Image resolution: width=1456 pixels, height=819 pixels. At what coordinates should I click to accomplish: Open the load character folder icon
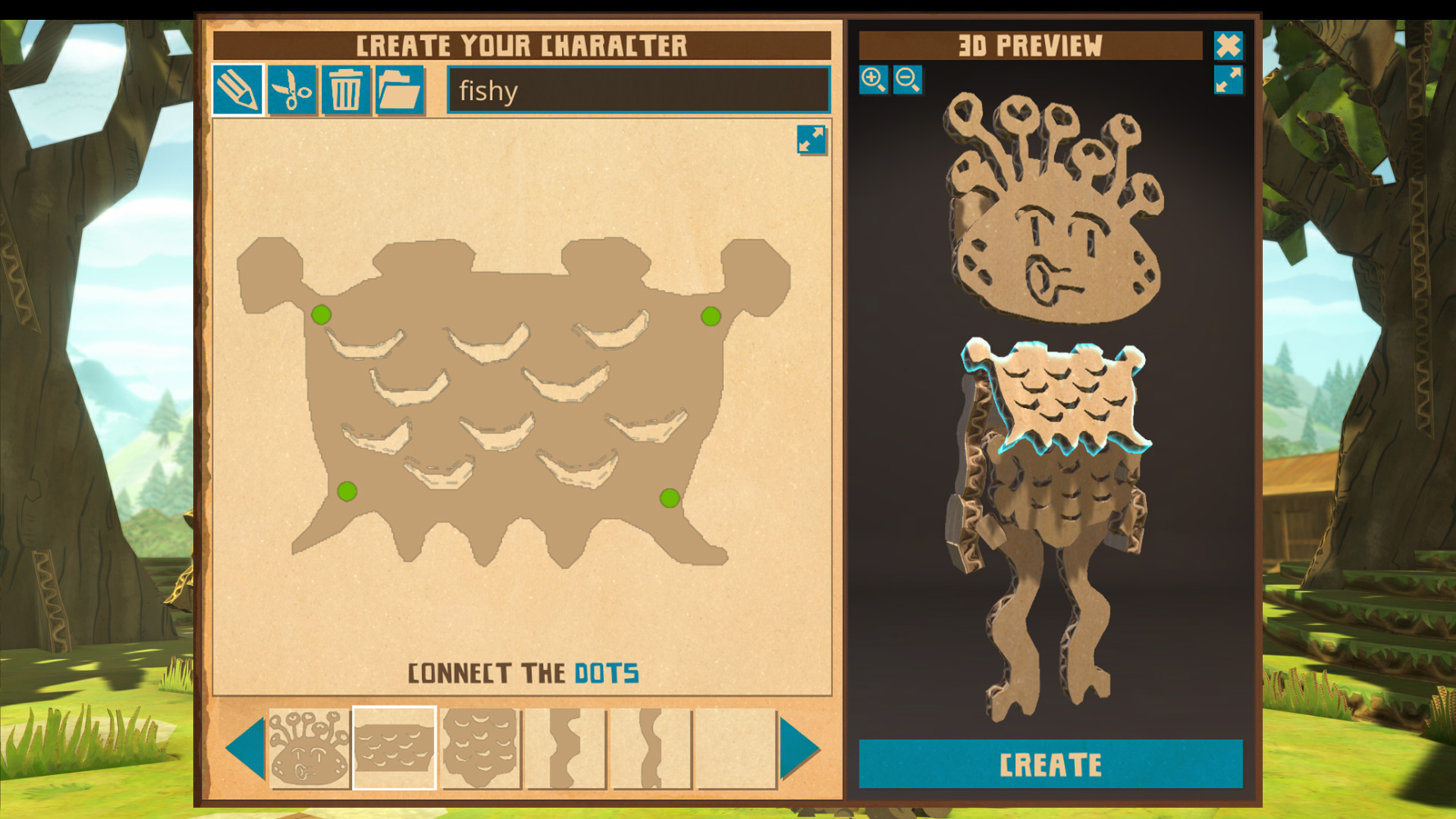(400, 91)
